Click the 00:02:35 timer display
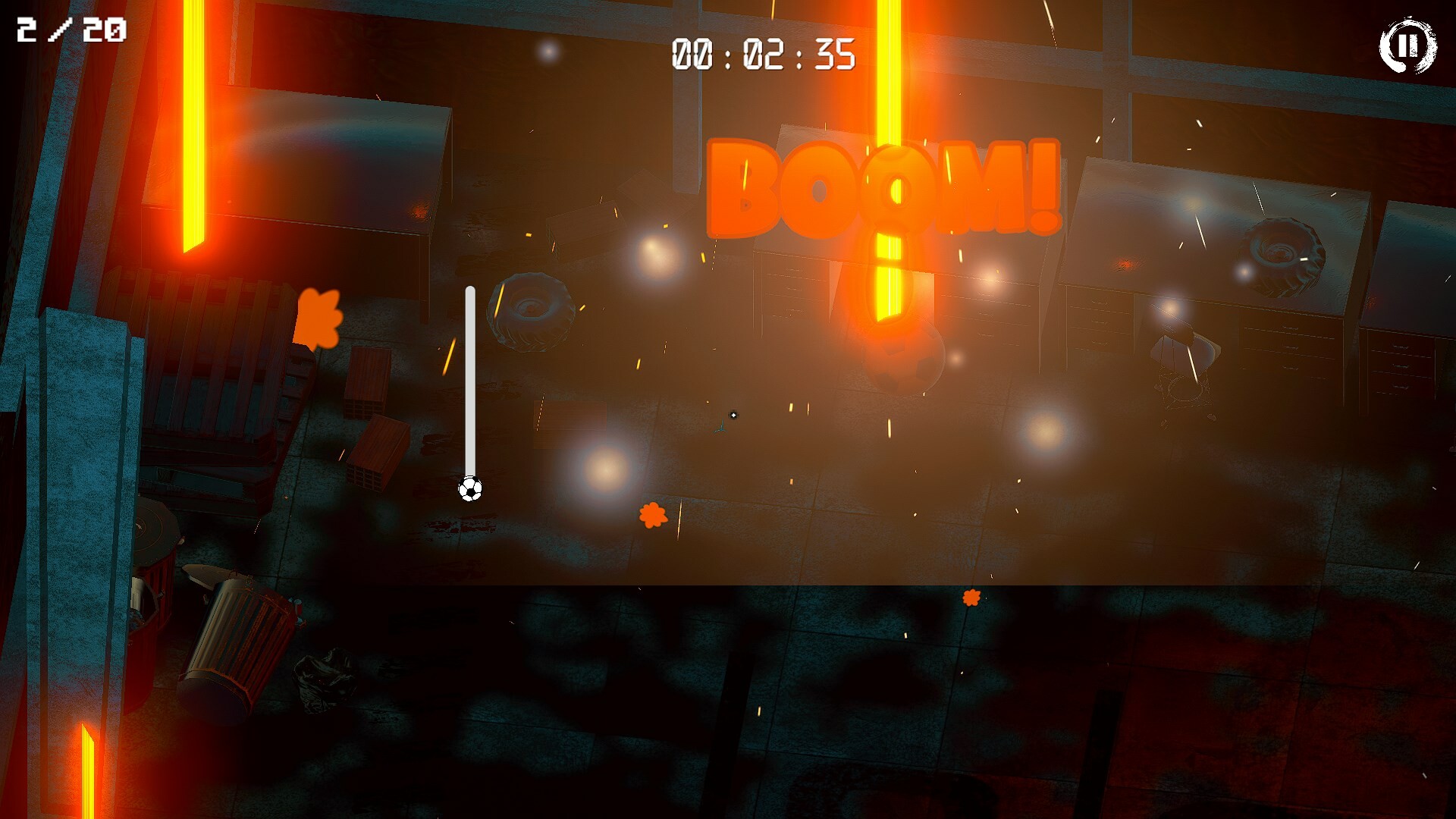Image resolution: width=1456 pixels, height=819 pixels. click(762, 53)
